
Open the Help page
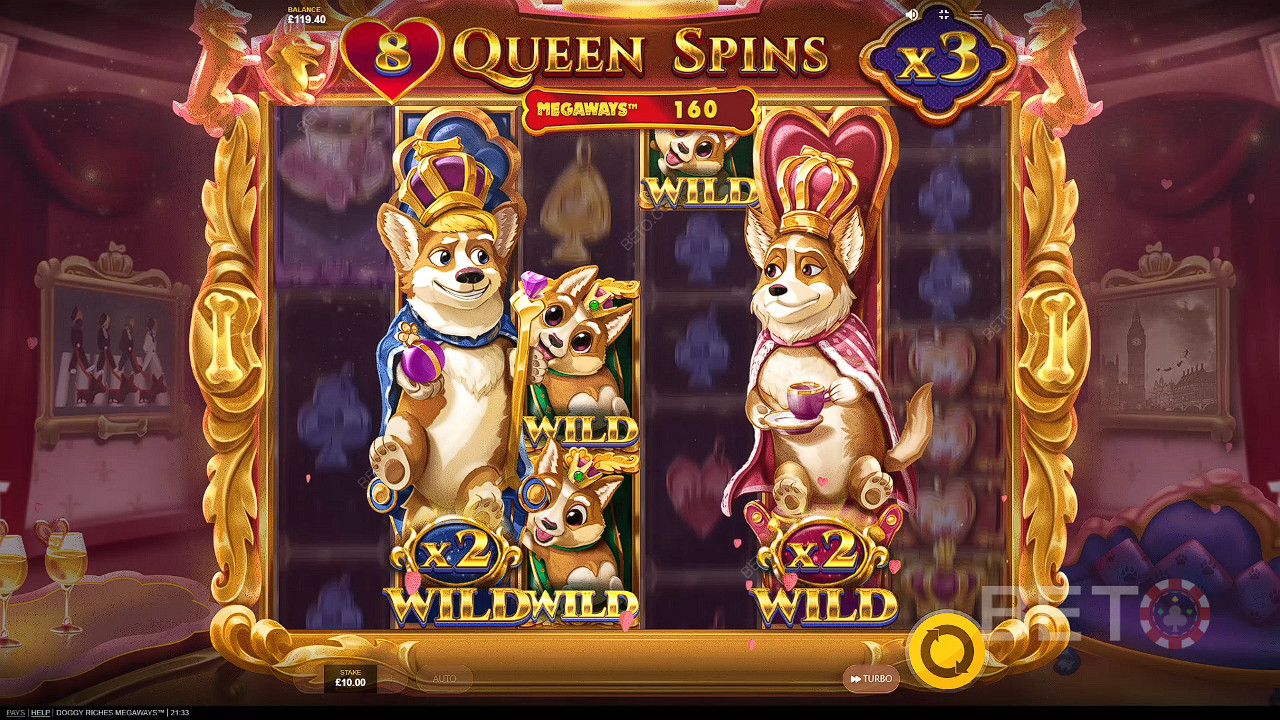[40, 713]
